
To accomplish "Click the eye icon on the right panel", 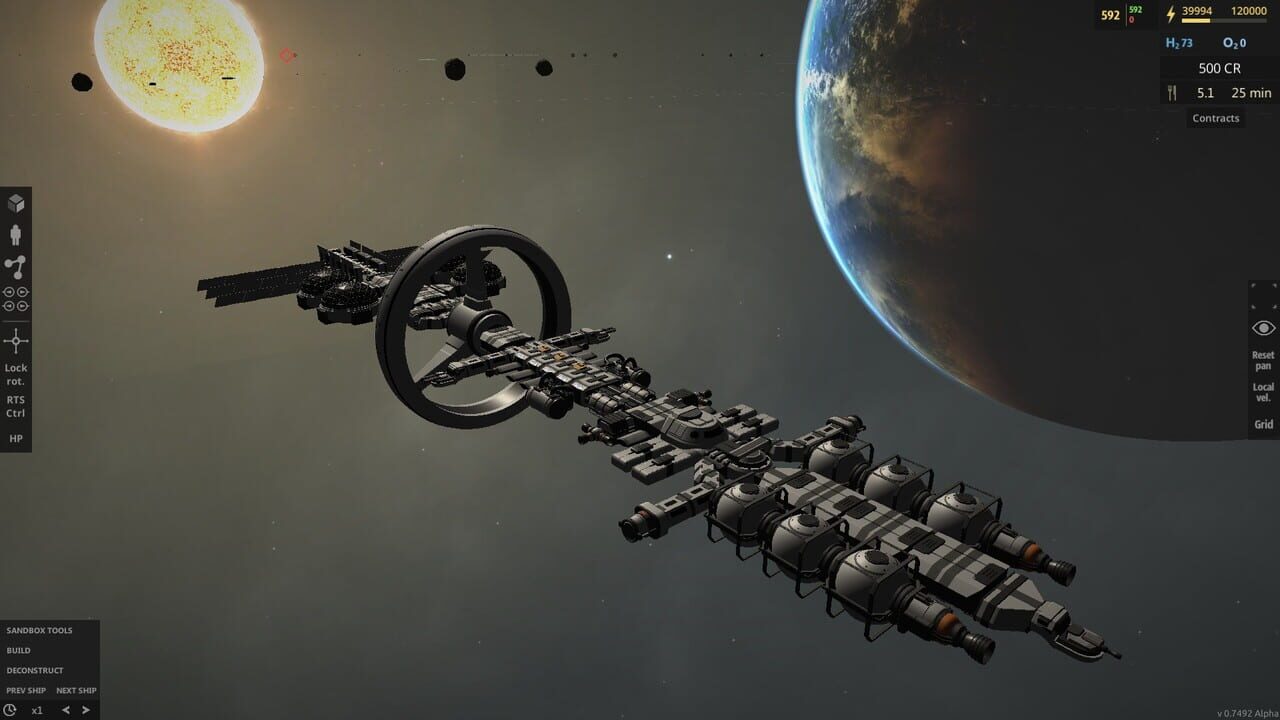I will [x=1263, y=328].
